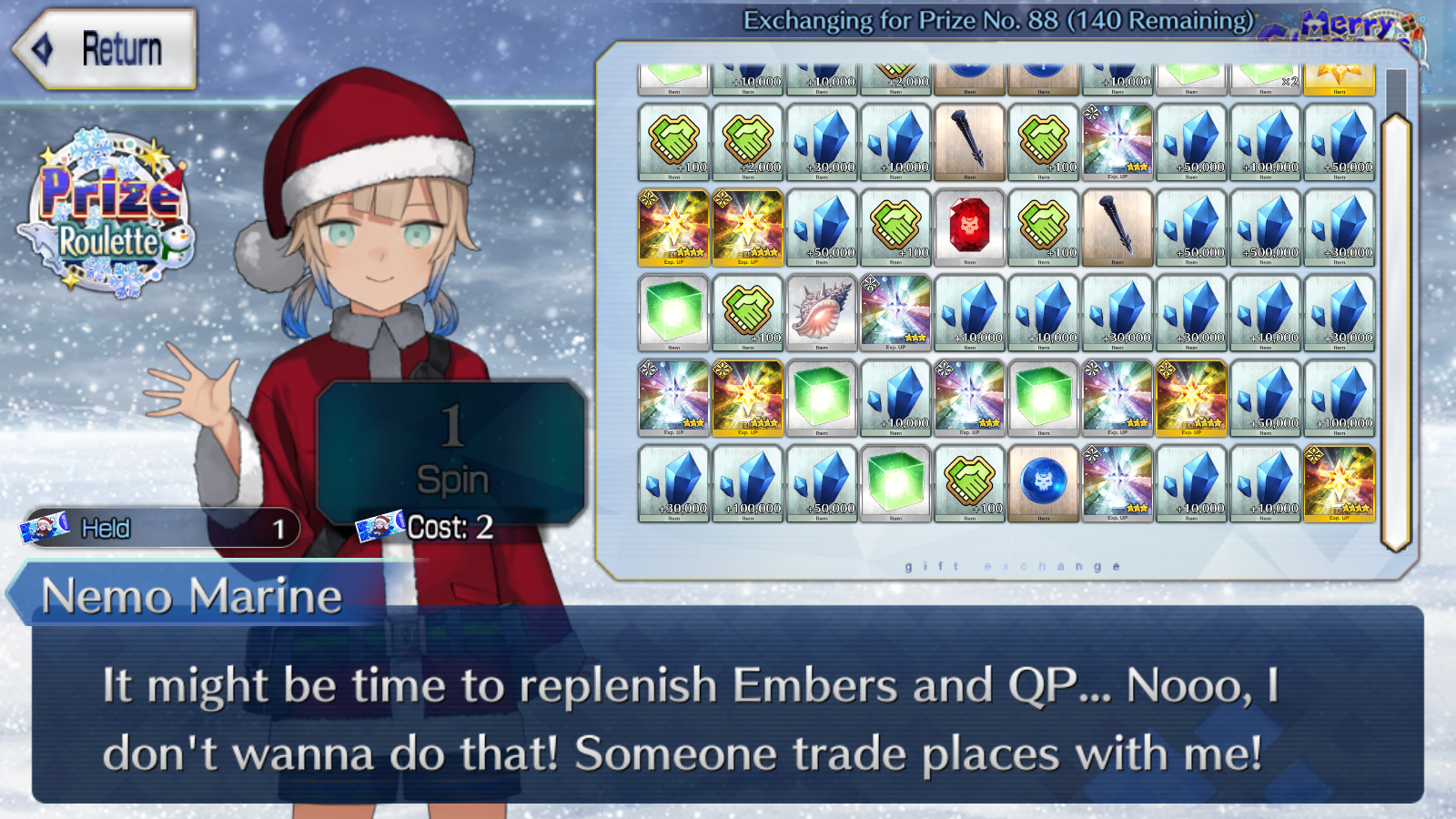
Task: Go back with the Return button
Action: (105, 49)
